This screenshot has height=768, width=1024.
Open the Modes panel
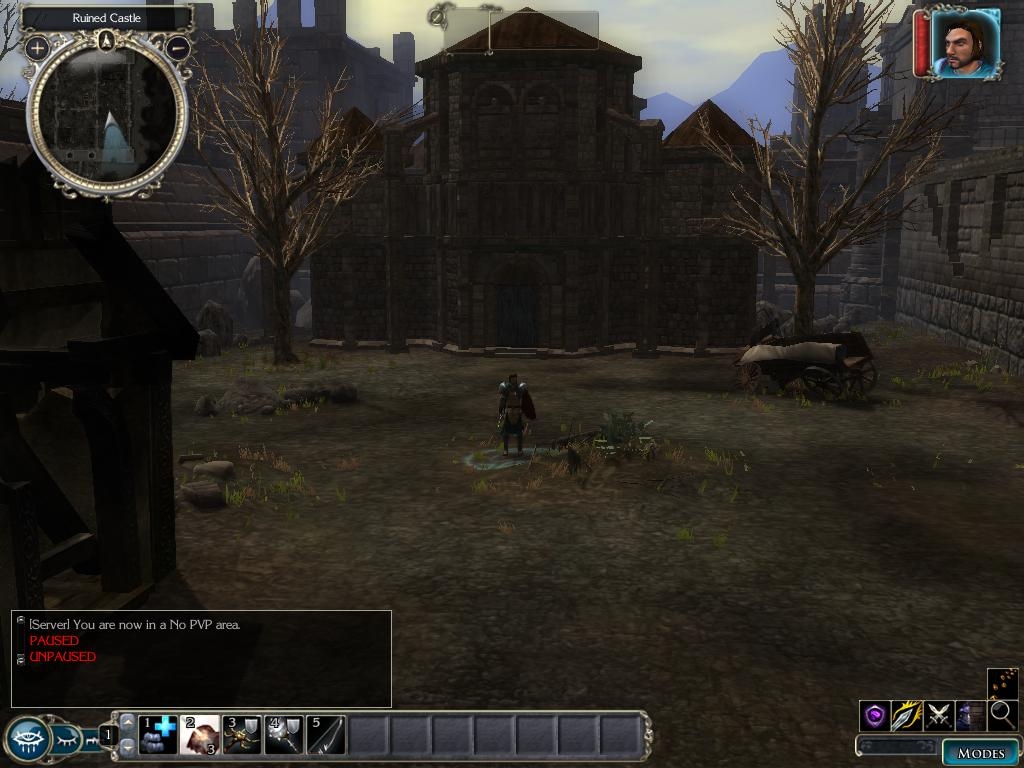click(x=980, y=753)
